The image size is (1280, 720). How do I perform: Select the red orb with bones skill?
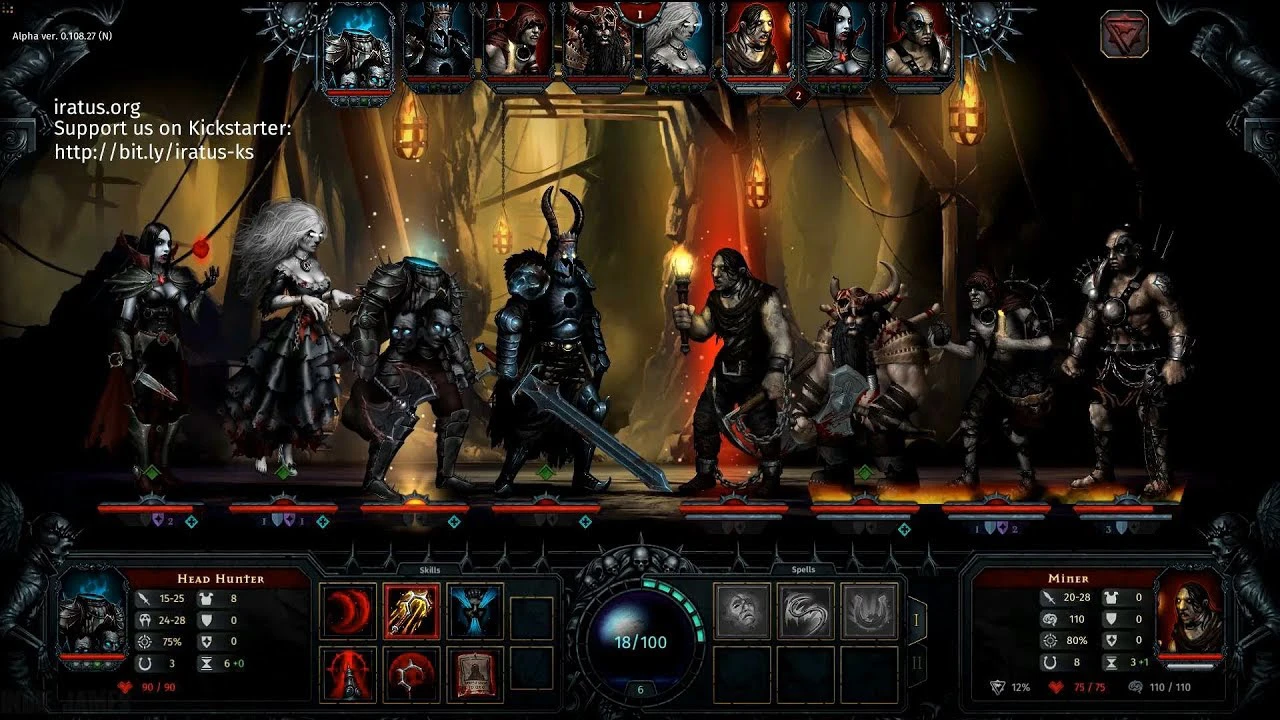411,674
